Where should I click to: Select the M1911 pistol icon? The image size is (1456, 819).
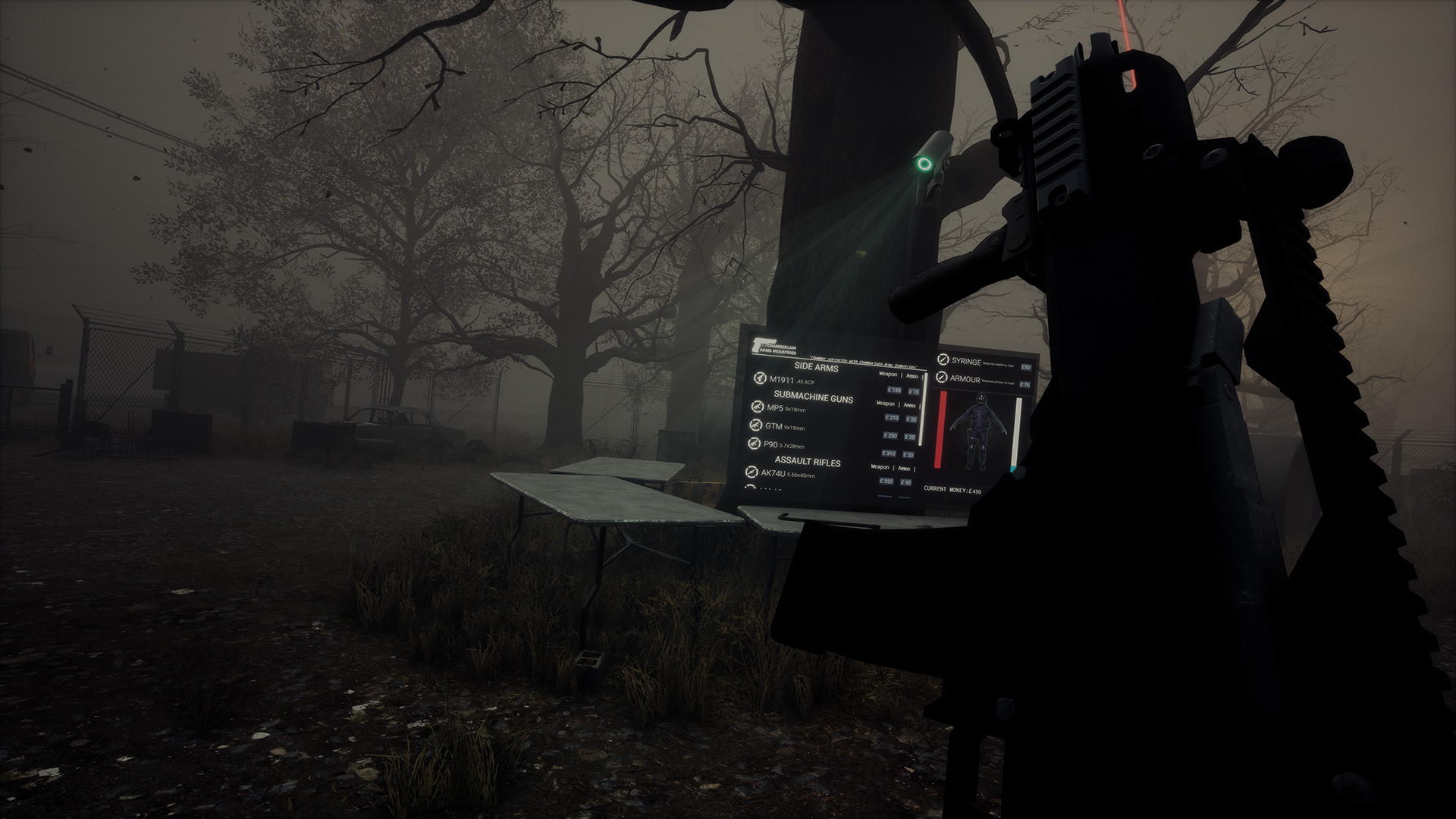pos(760,379)
